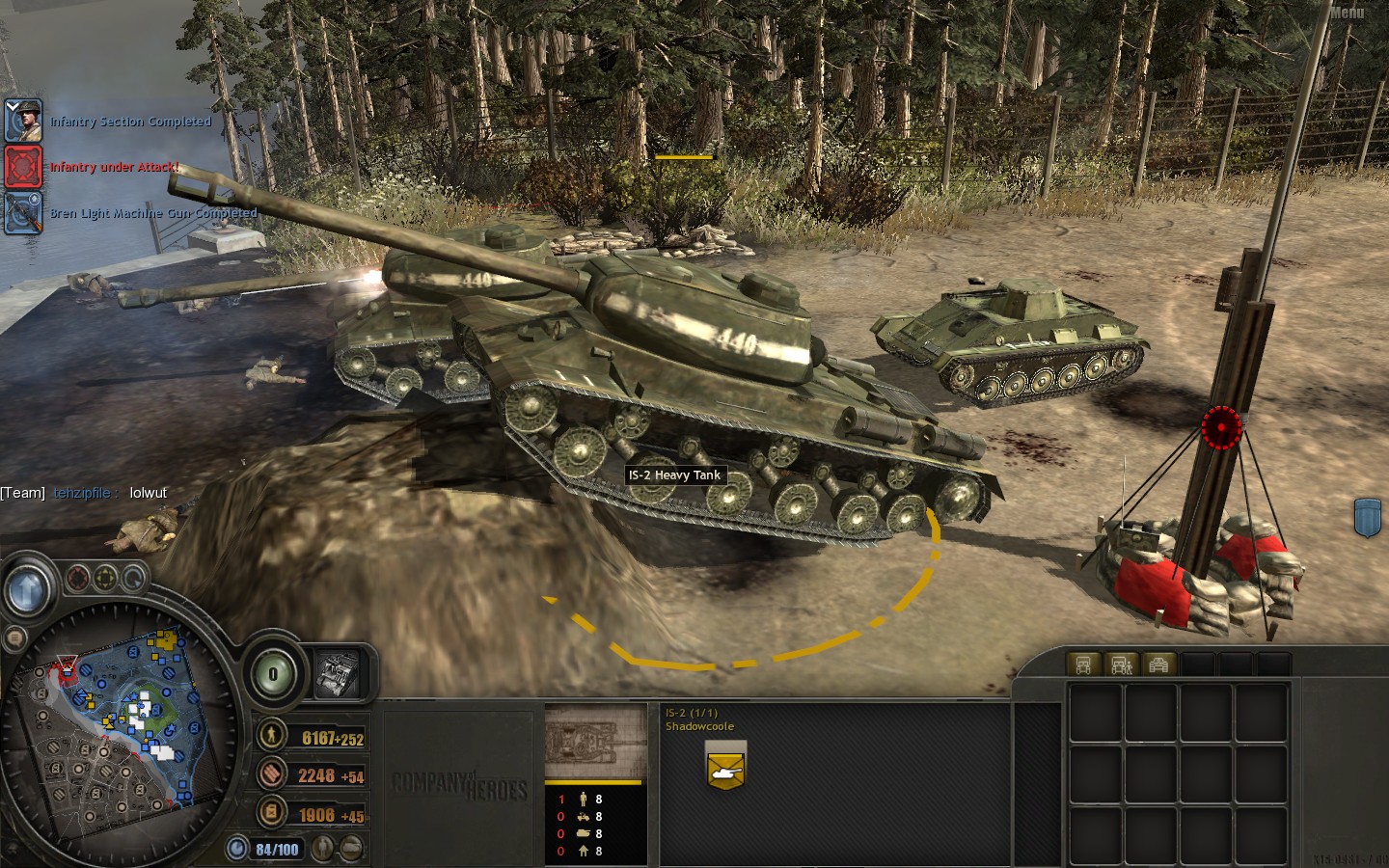Select the infantry icon beside population counter
This screenshot has width=1389, height=868.
click(324, 849)
